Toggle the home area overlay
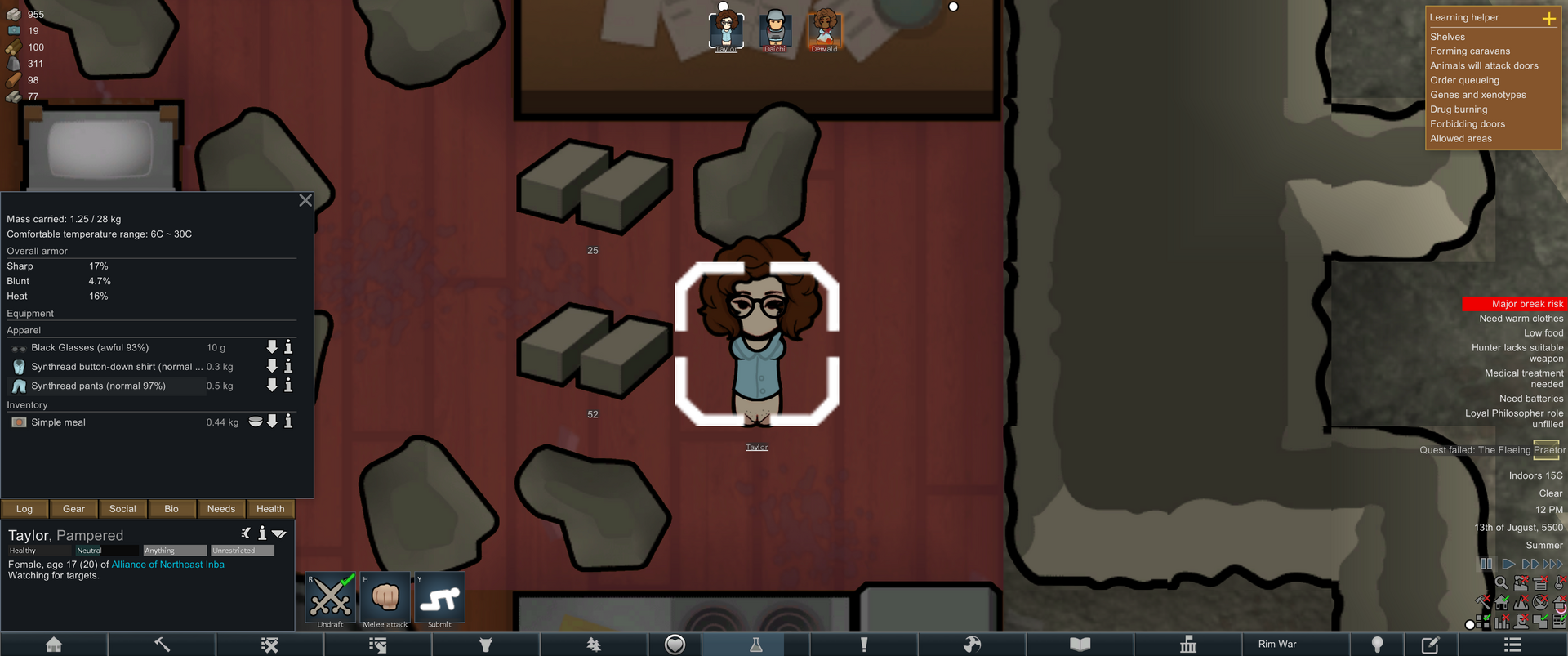The image size is (1568, 656). (x=1502, y=602)
